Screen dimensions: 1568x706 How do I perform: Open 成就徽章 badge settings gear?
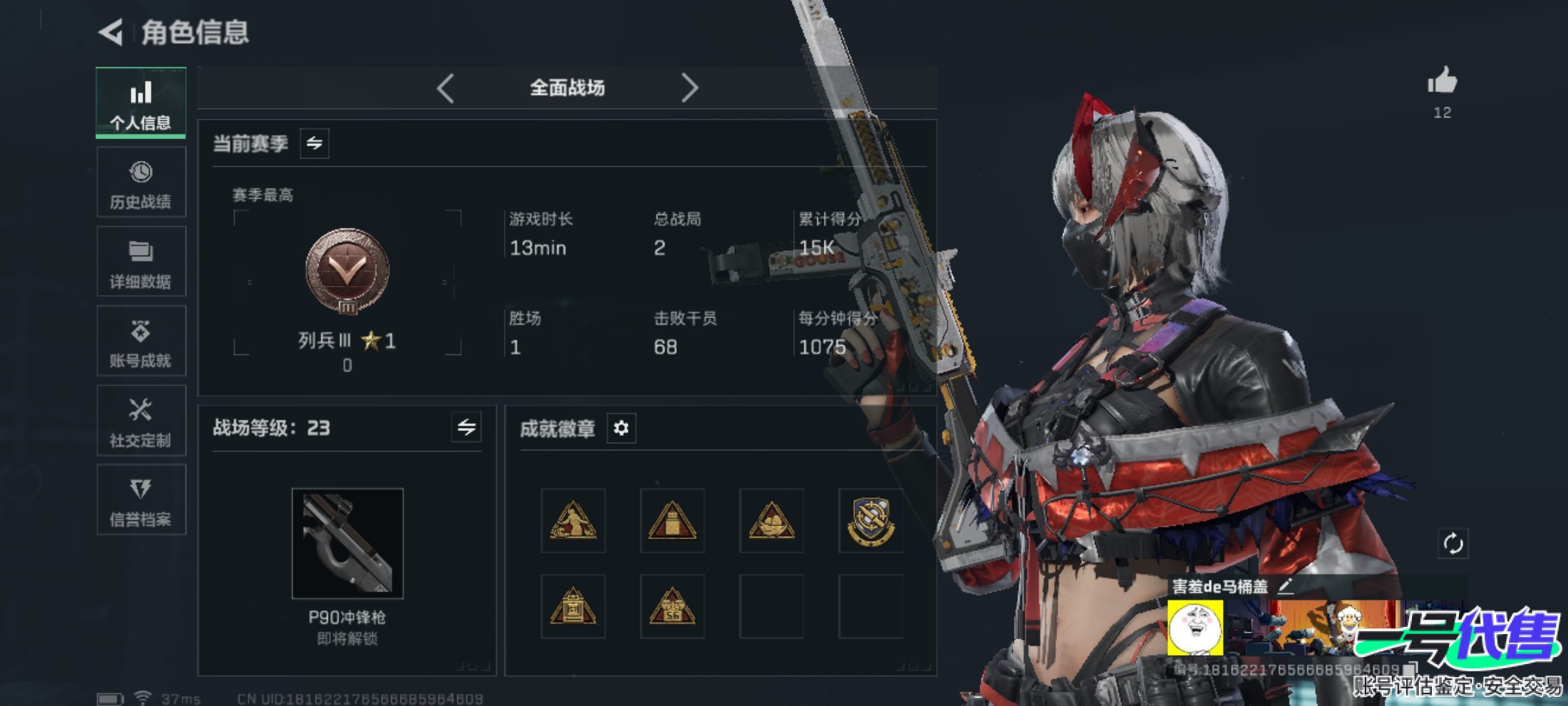[x=621, y=428]
